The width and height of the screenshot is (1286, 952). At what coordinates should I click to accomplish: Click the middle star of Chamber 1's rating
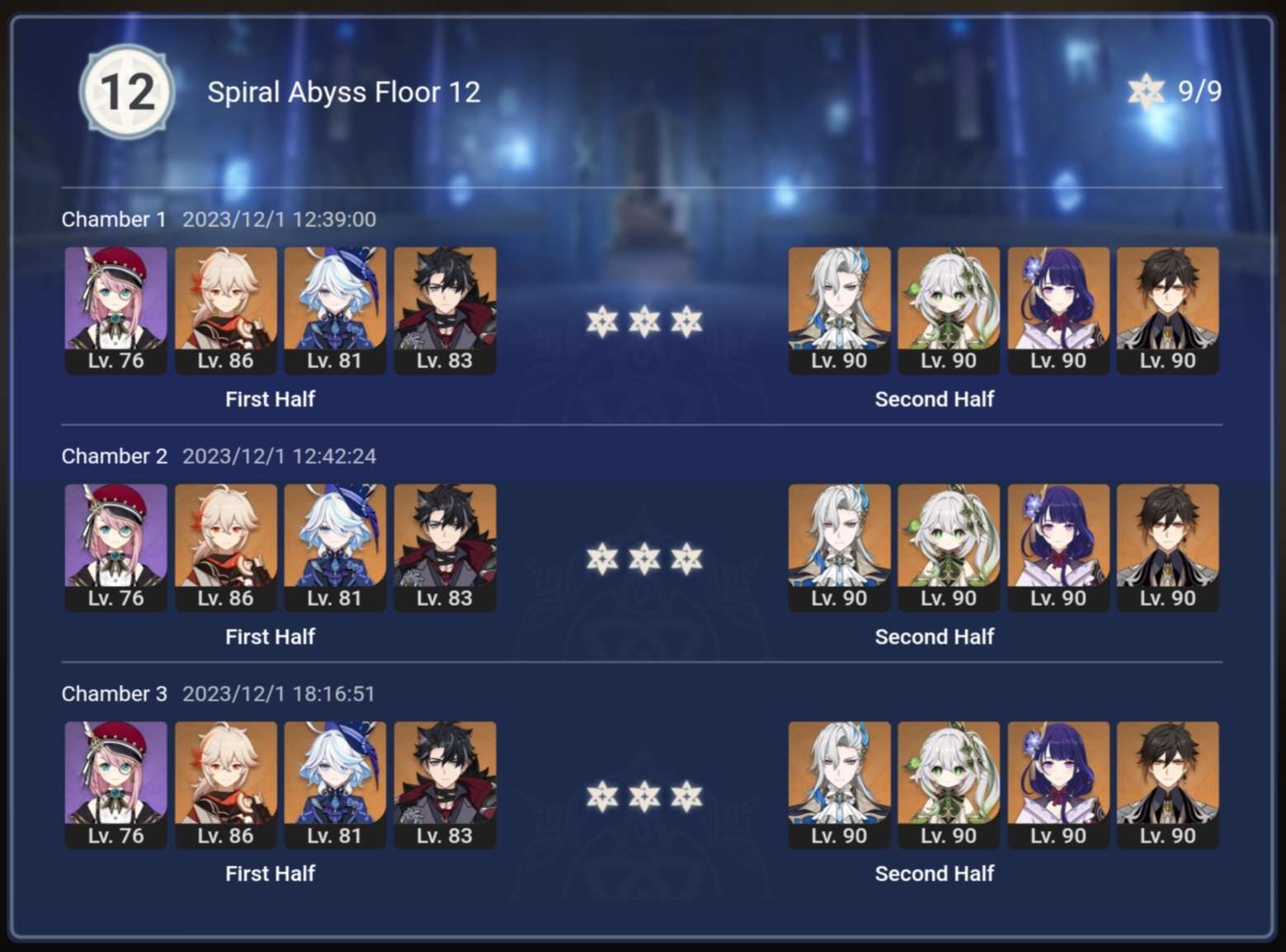click(643, 323)
